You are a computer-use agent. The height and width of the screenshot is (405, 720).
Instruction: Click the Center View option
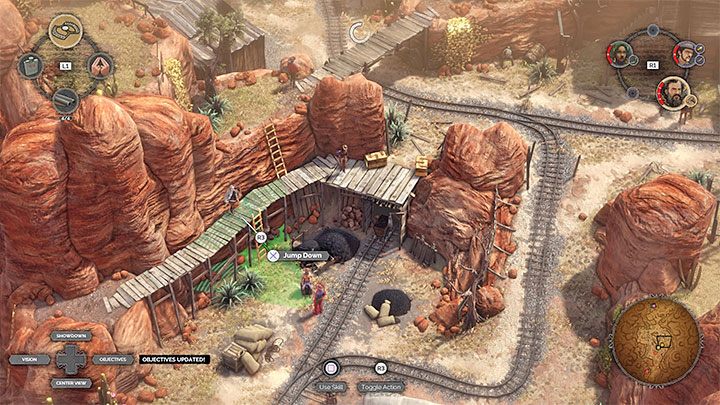point(71,381)
